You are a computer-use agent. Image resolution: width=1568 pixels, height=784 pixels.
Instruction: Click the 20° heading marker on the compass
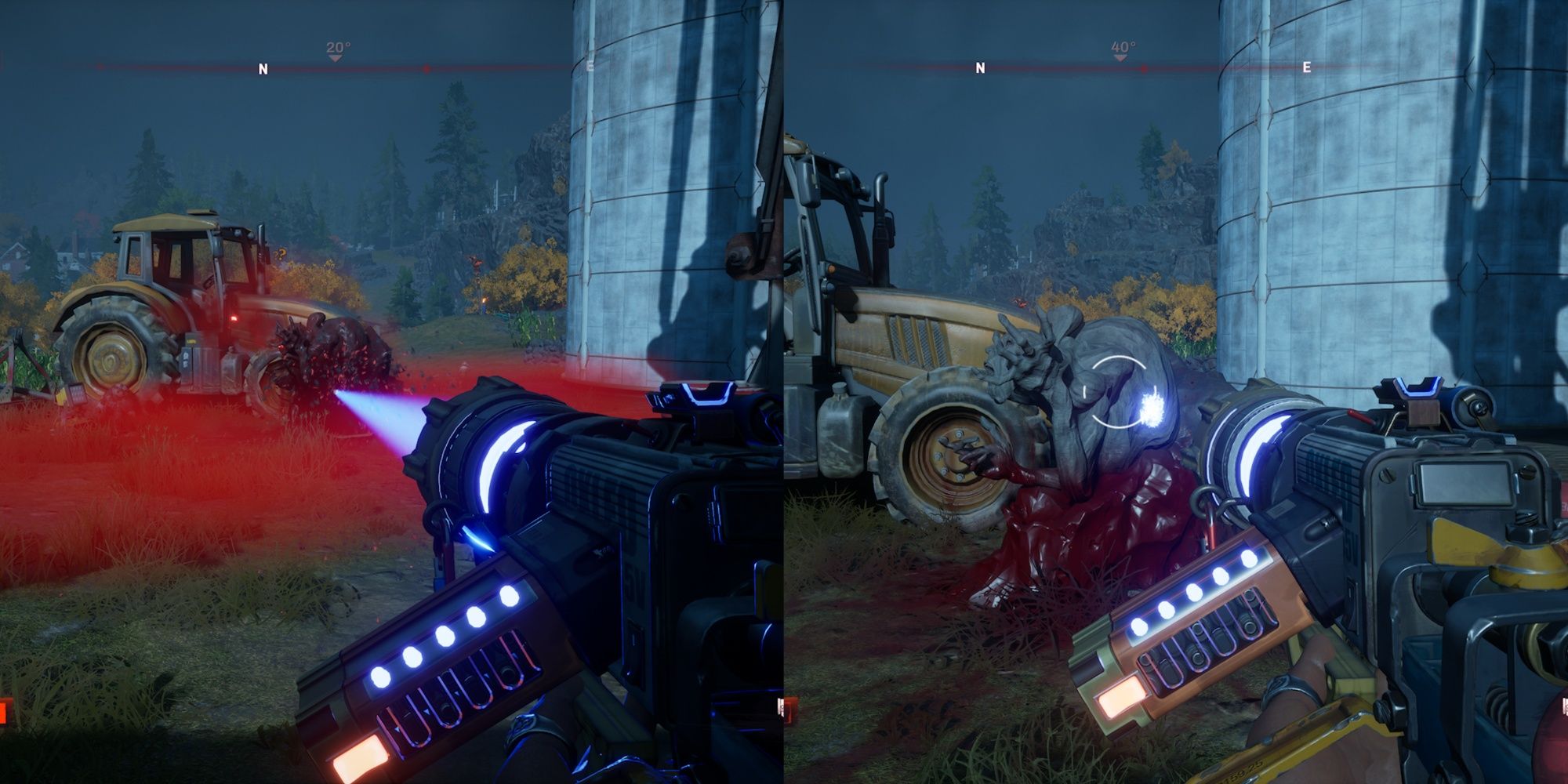[336, 45]
